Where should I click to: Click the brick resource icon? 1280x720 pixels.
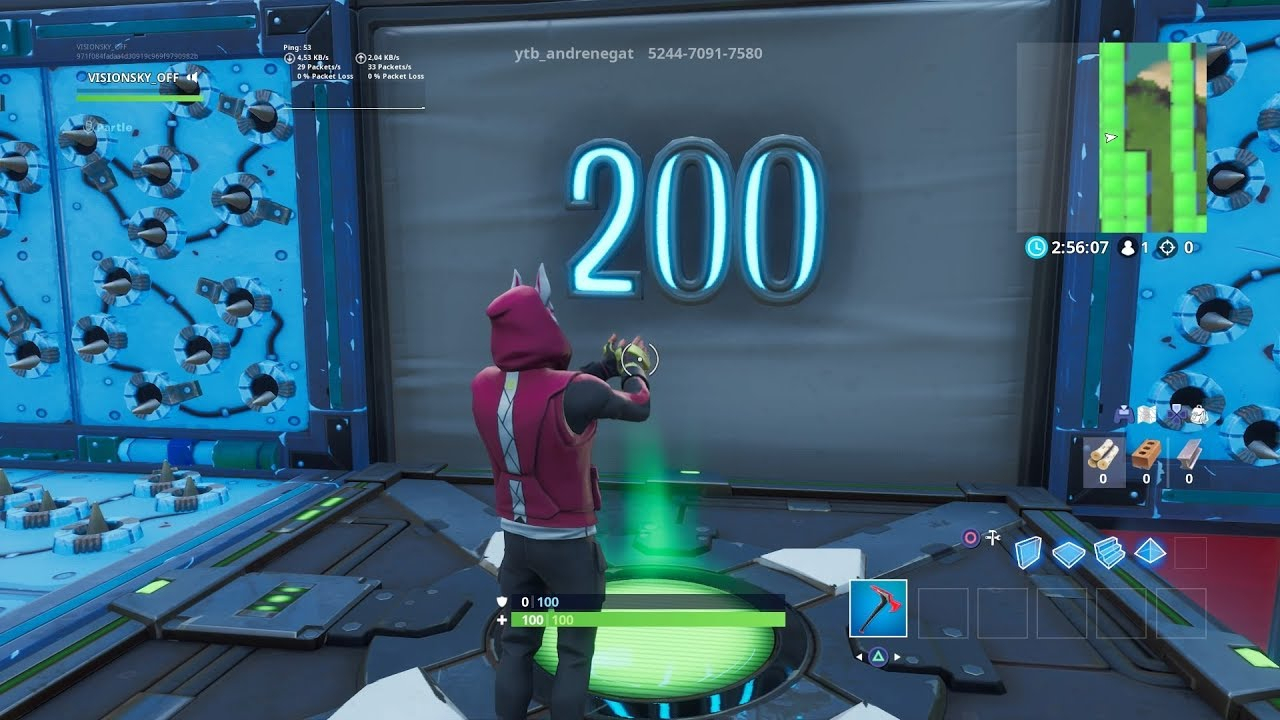point(1145,453)
